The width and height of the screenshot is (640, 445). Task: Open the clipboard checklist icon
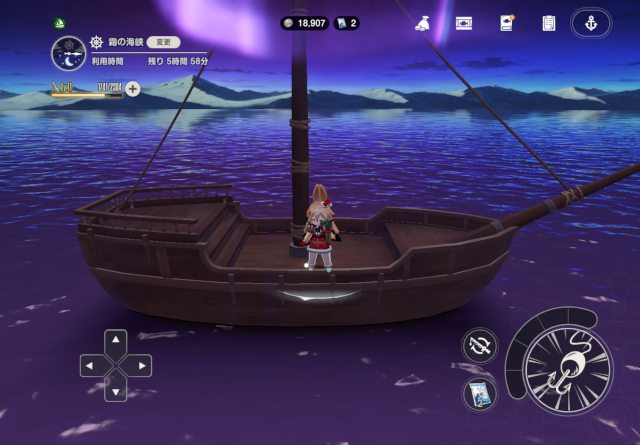click(548, 23)
